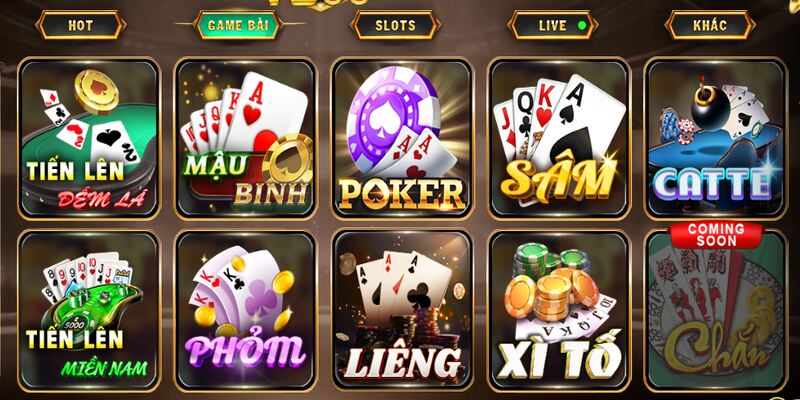Click the Chắn coming soon tile

tap(714, 309)
